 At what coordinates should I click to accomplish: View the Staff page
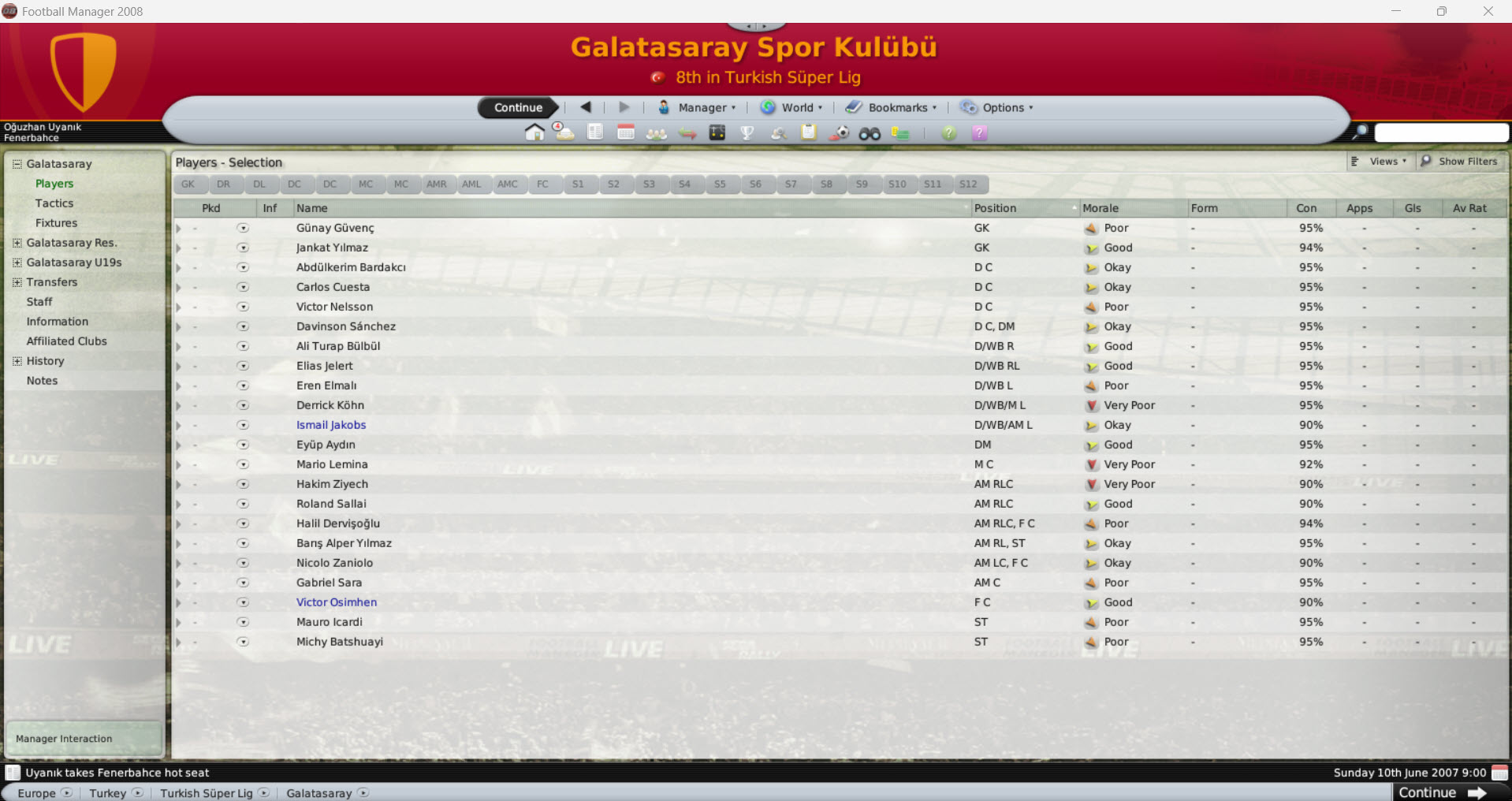coord(39,302)
